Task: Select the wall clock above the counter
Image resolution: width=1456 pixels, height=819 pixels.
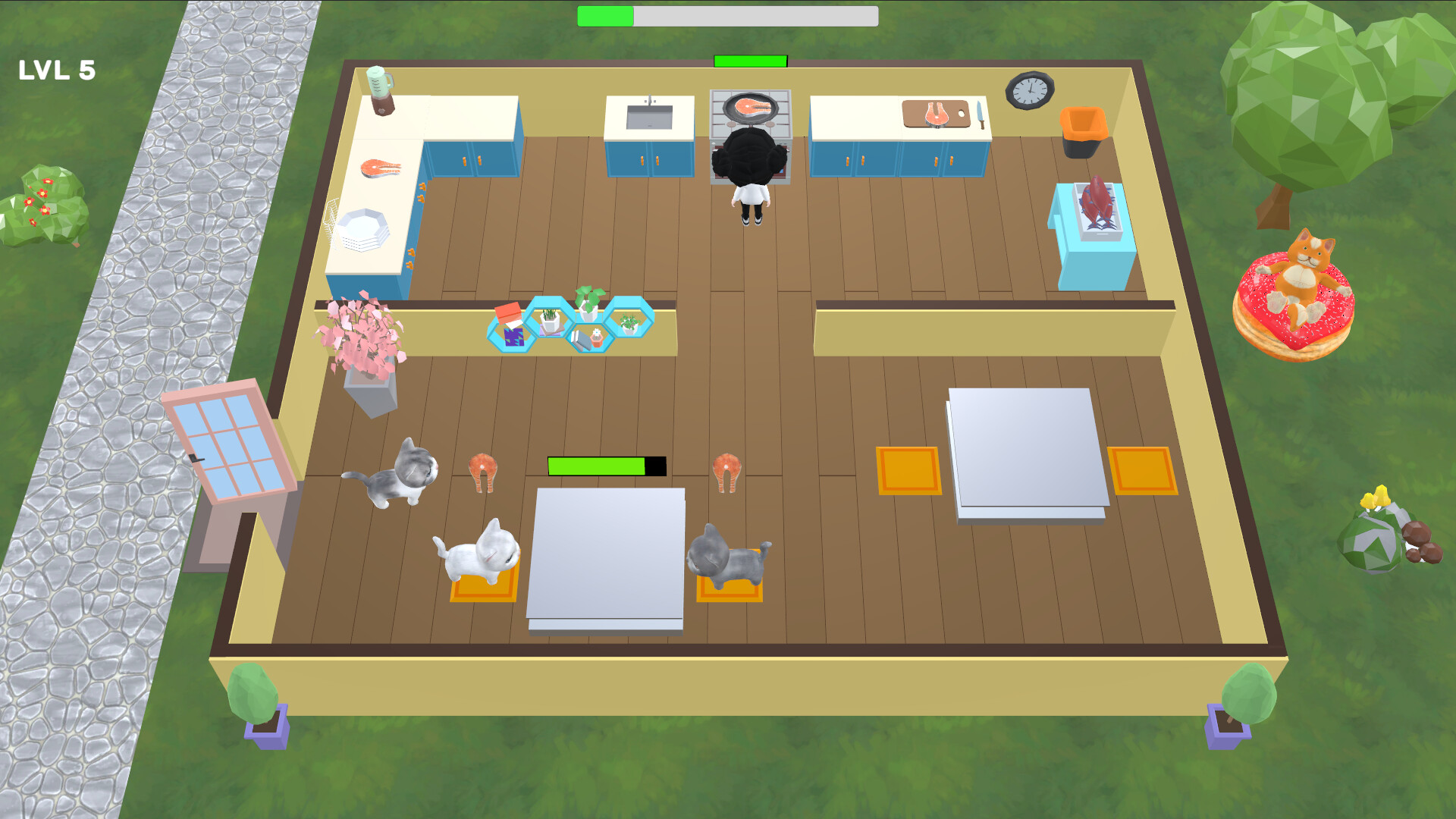Action: (1029, 89)
